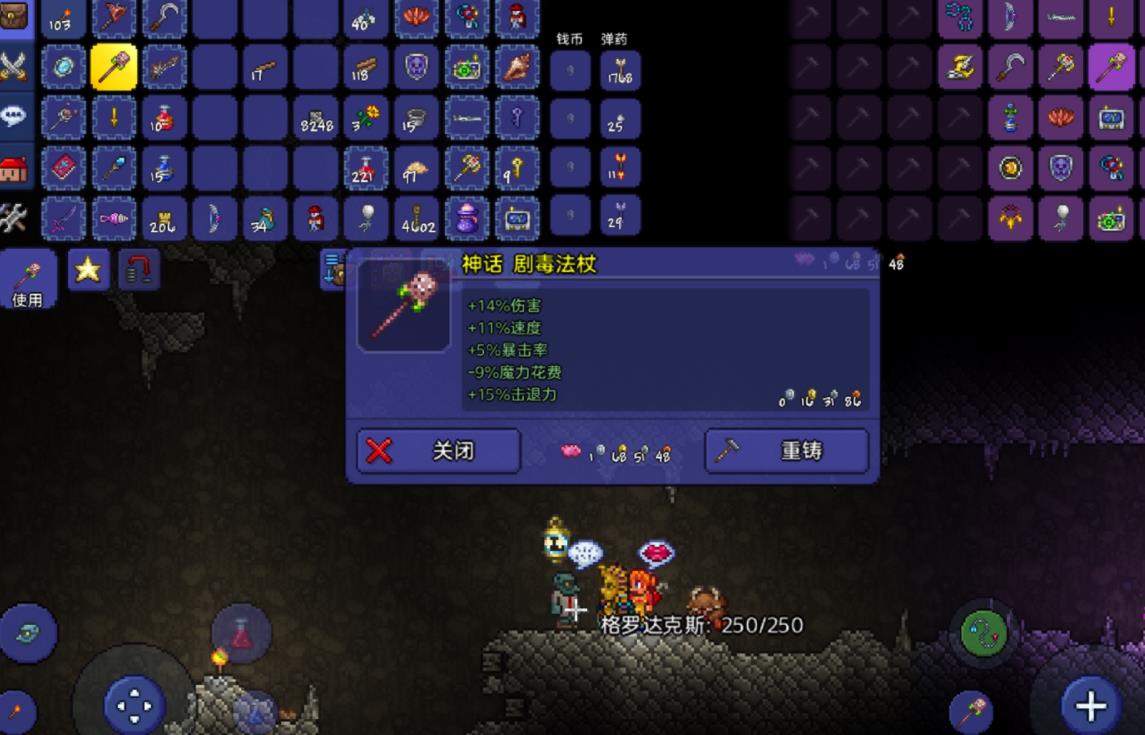This screenshot has height=735, width=1145.
Task: Select the conch shell inventory slot
Action: click(516, 68)
